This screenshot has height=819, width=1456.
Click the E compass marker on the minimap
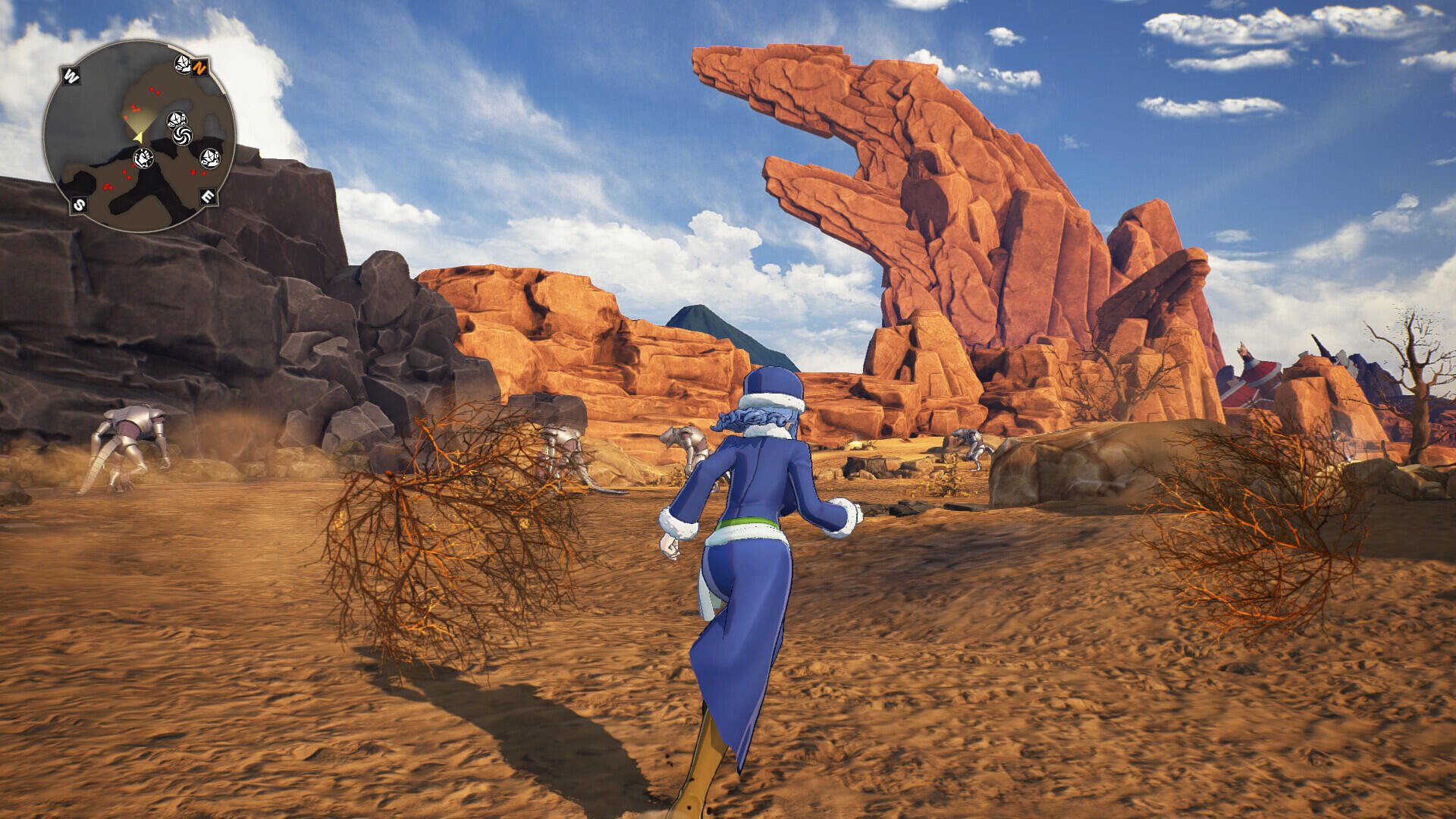[x=209, y=196]
